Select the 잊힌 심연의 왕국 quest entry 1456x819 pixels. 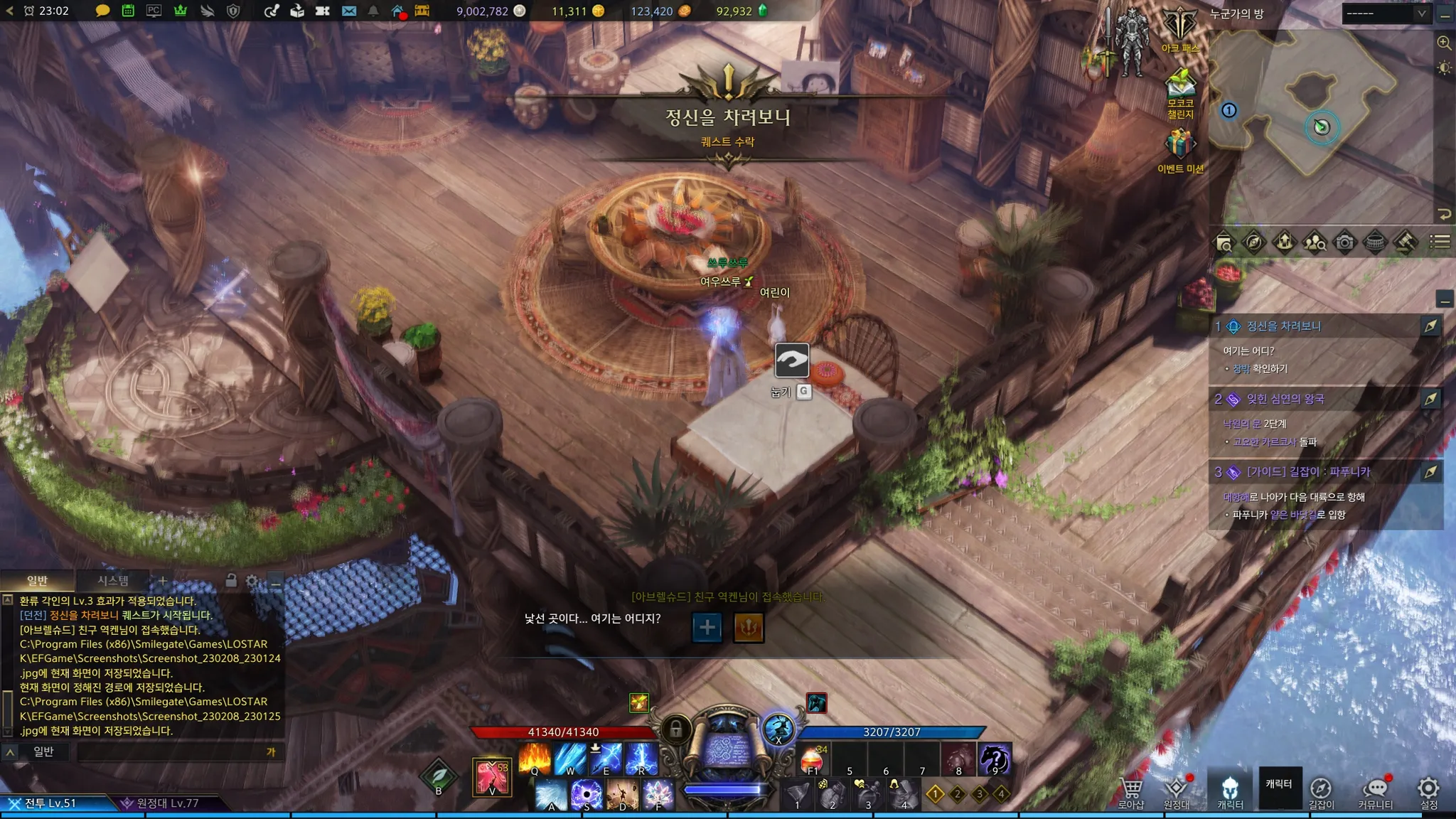[1285, 399]
